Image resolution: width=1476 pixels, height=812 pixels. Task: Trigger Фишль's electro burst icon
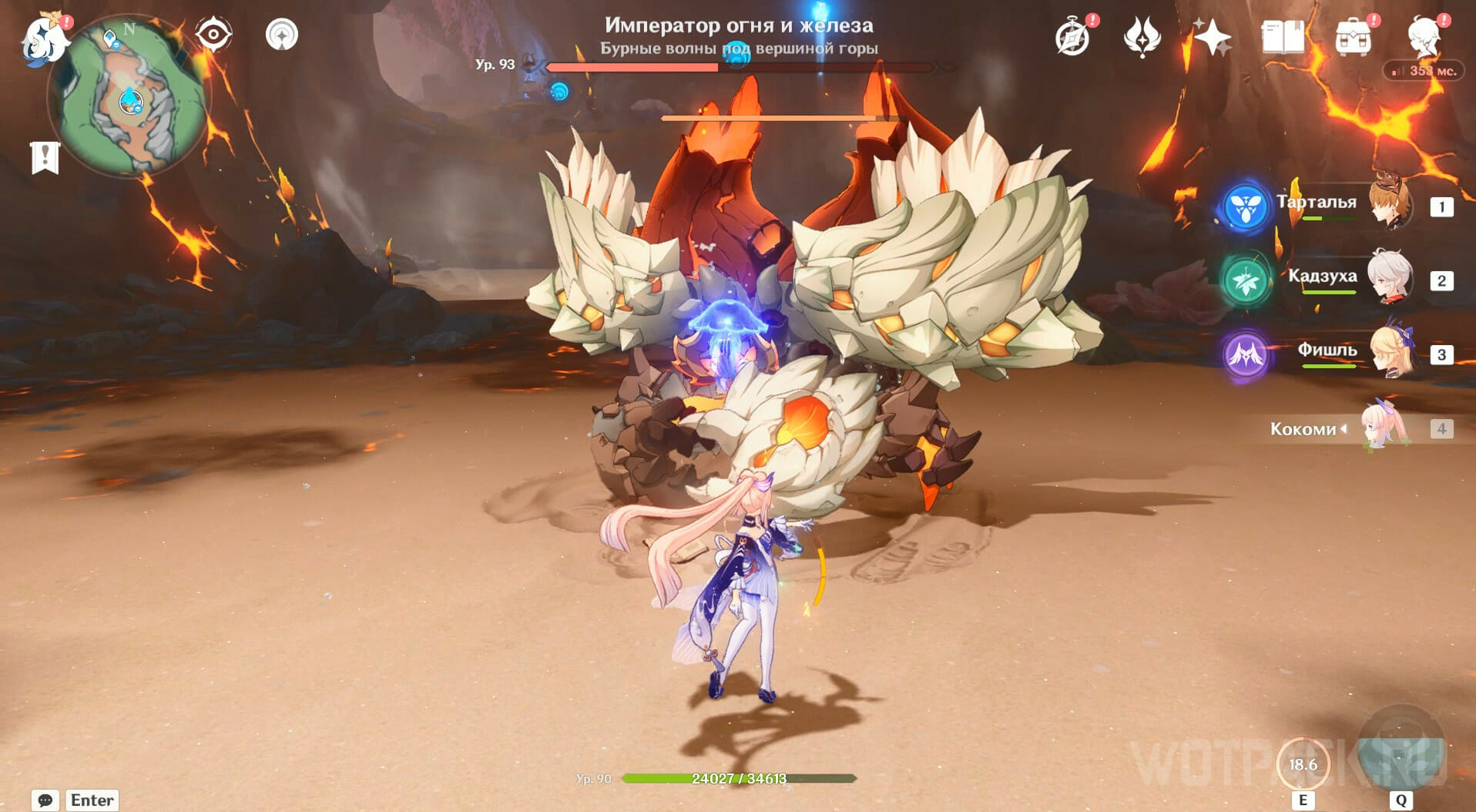[1245, 354]
